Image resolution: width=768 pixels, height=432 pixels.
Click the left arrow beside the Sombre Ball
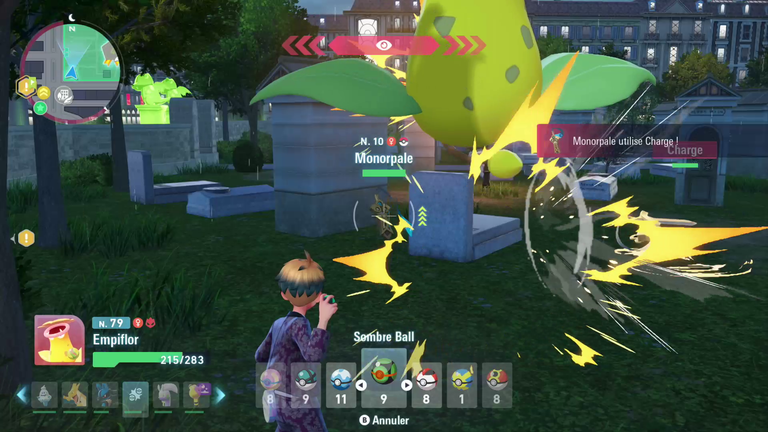360,384
